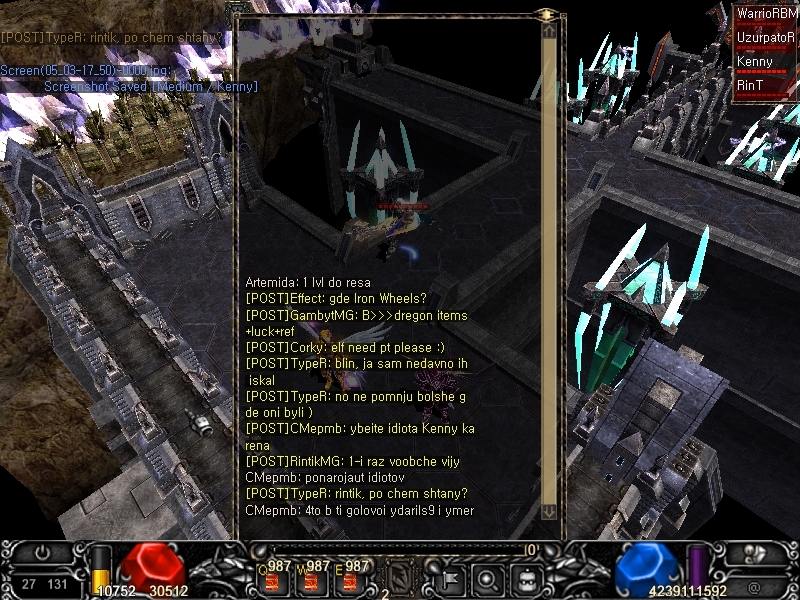This screenshot has height=600, width=800.
Task: Click the chat log scroll-up arrow
Action: [x=548, y=30]
